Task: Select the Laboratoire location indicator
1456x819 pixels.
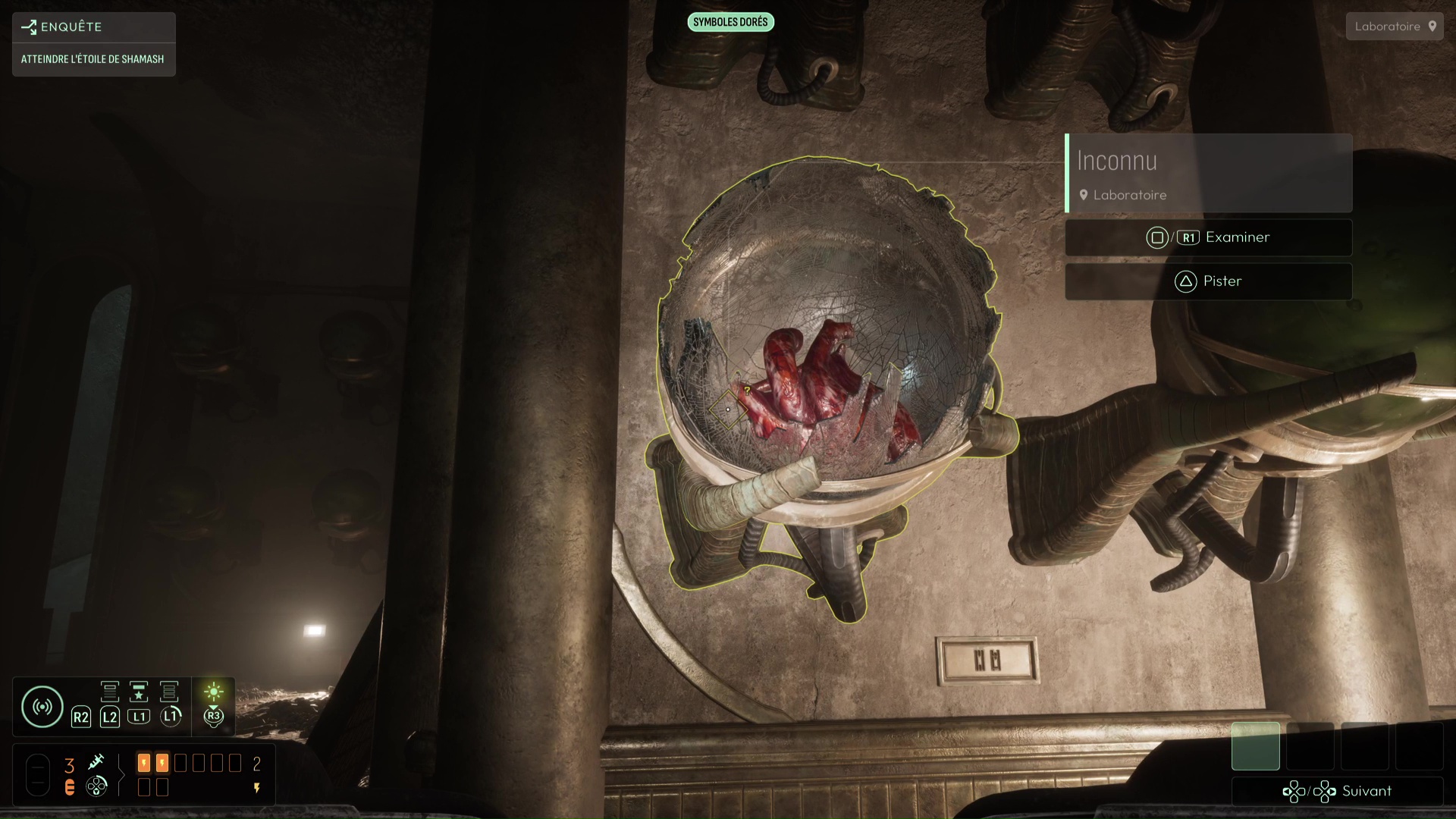Action: coord(1394,27)
